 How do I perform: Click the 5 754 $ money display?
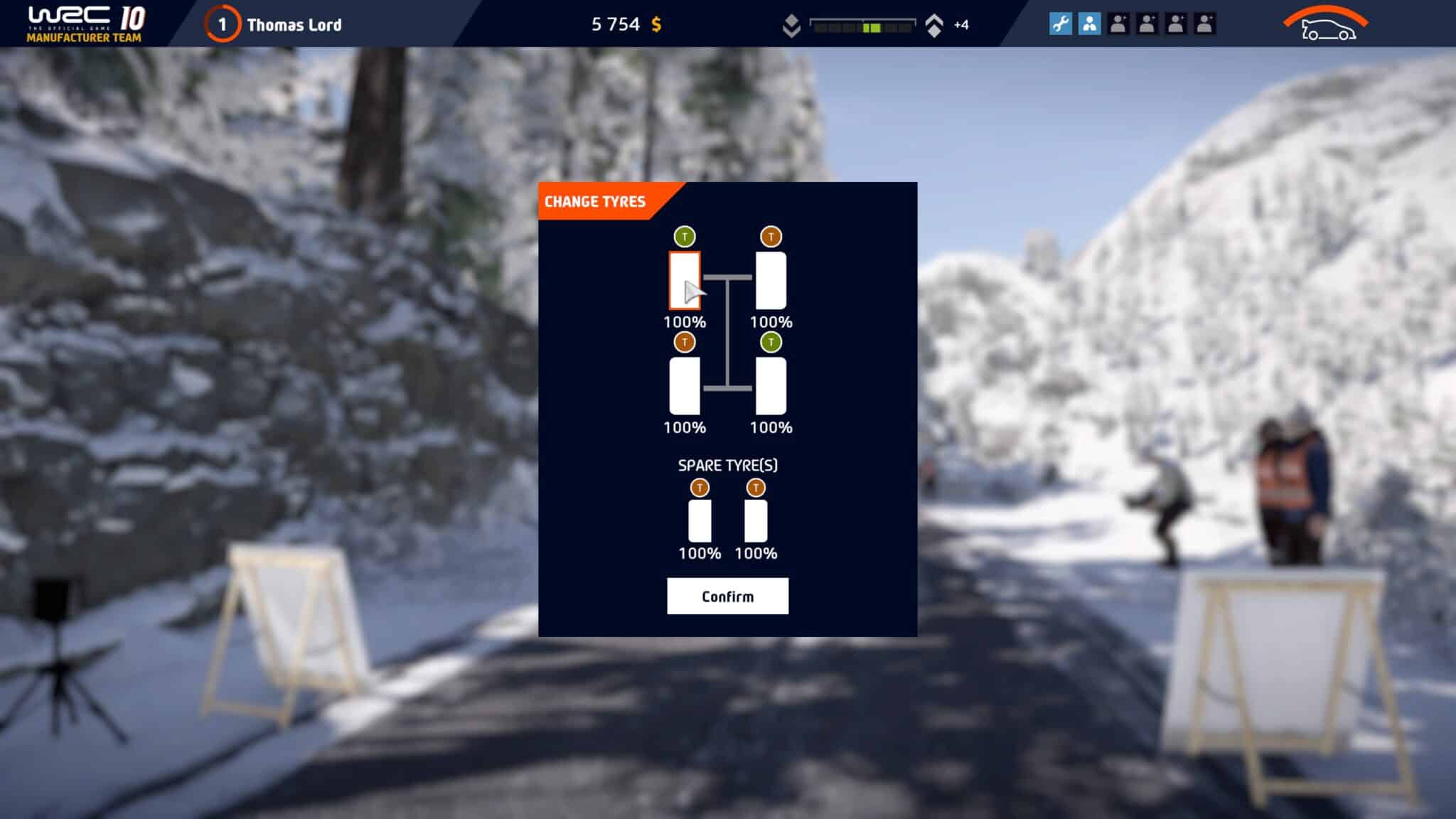tap(626, 23)
